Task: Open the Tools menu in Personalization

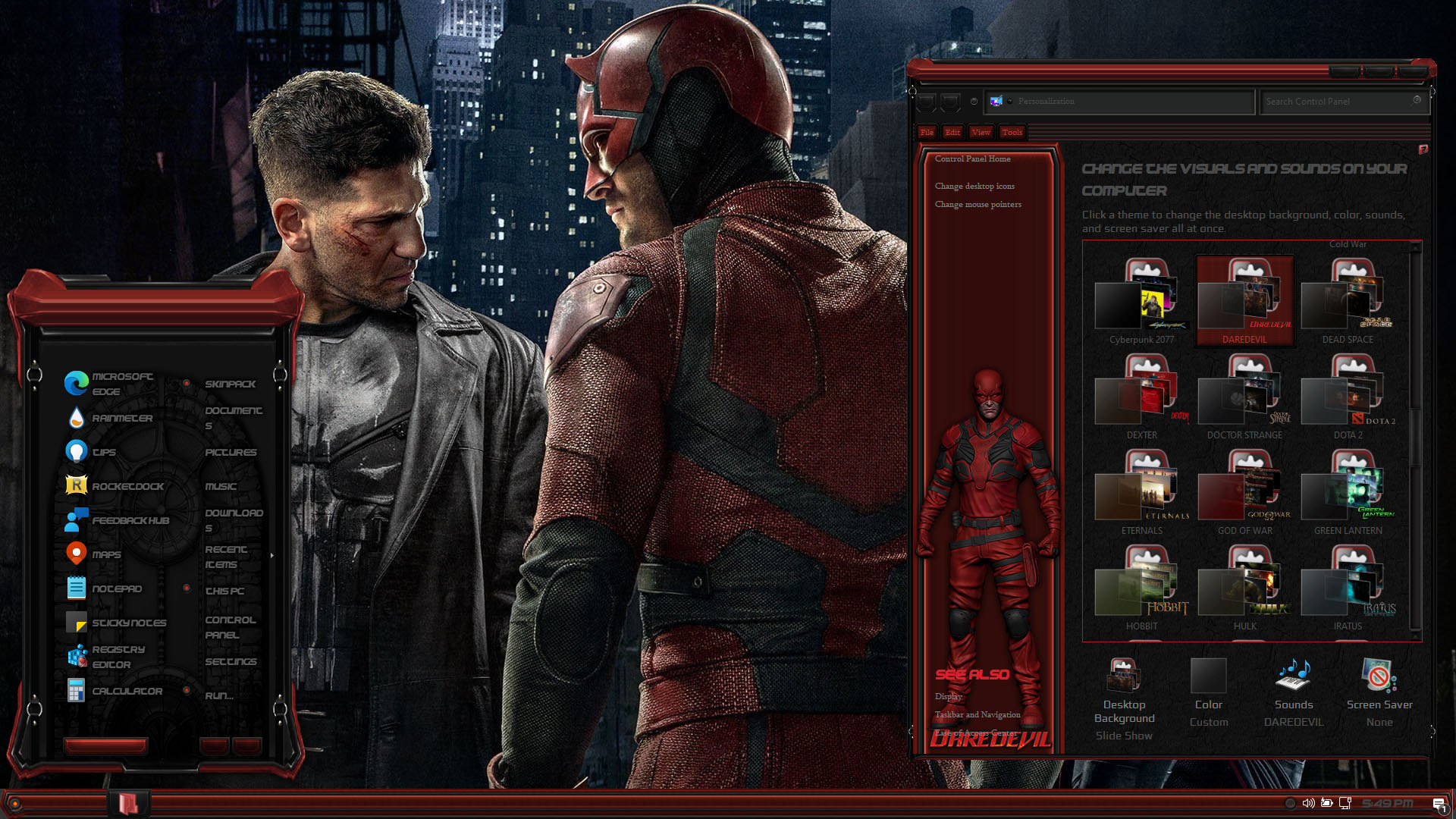Action: [x=1012, y=132]
